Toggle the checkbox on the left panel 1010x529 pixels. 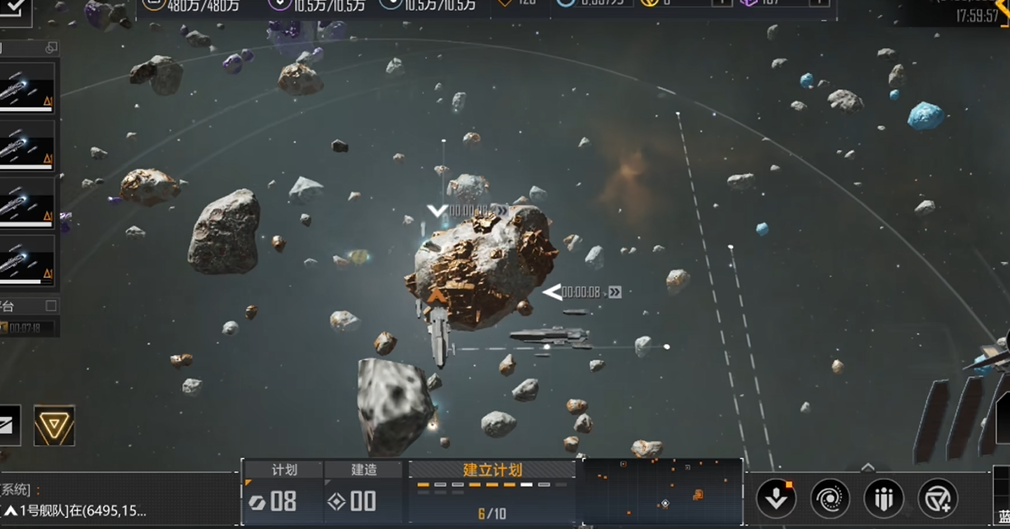[51, 305]
